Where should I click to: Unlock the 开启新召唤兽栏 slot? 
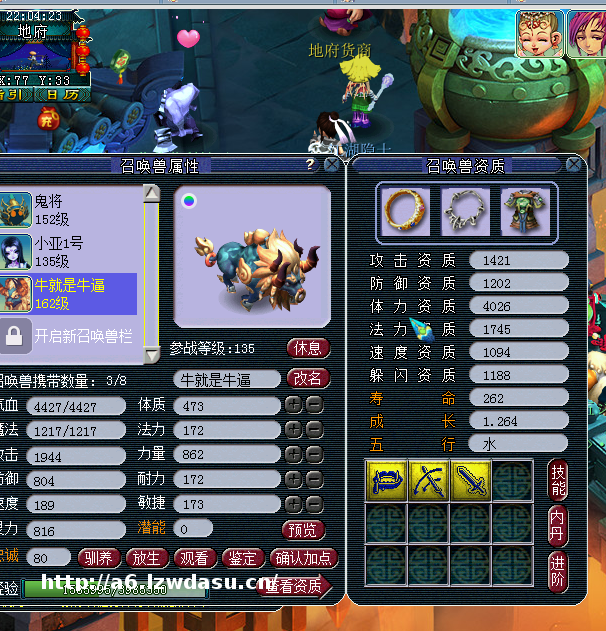[x=70, y=335]
